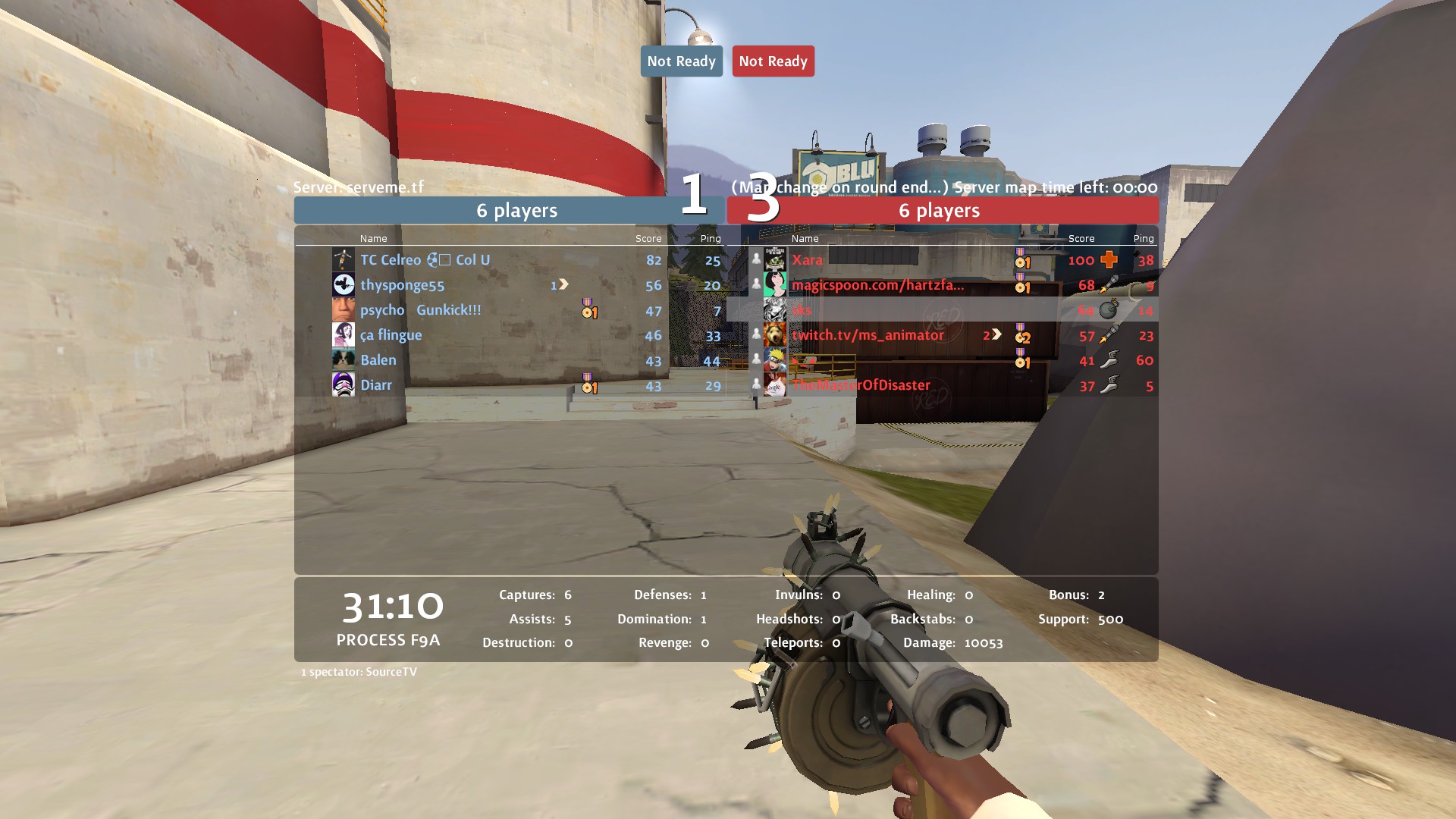Click the red team Not Ready indicator
This screenshot has width=1456, height=819.
click(x=773, y=61)
